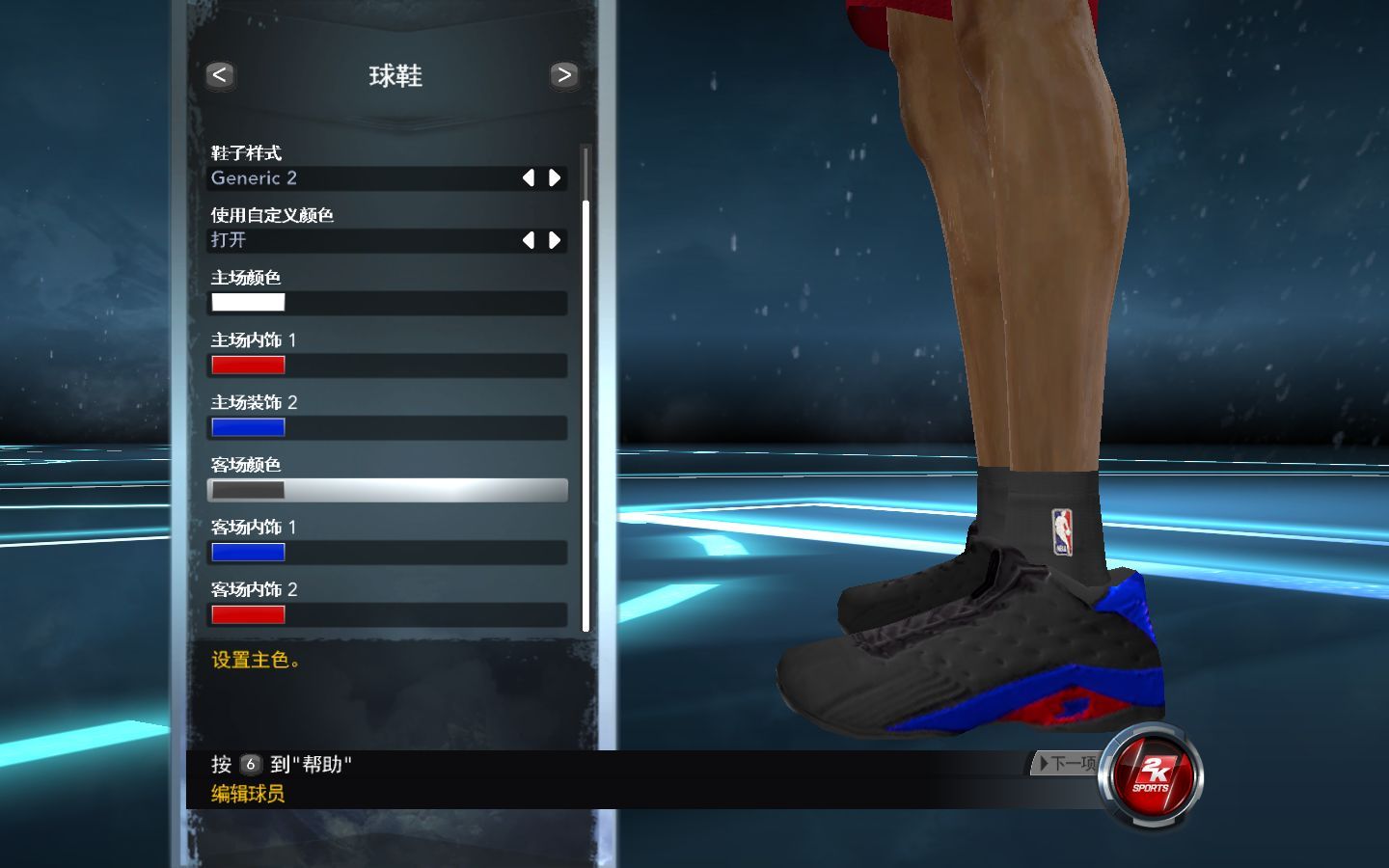This screenshot has height=868, width=1389.
Task: Toggle custom colors with left arrow
Action: click(x=528, y=240)
